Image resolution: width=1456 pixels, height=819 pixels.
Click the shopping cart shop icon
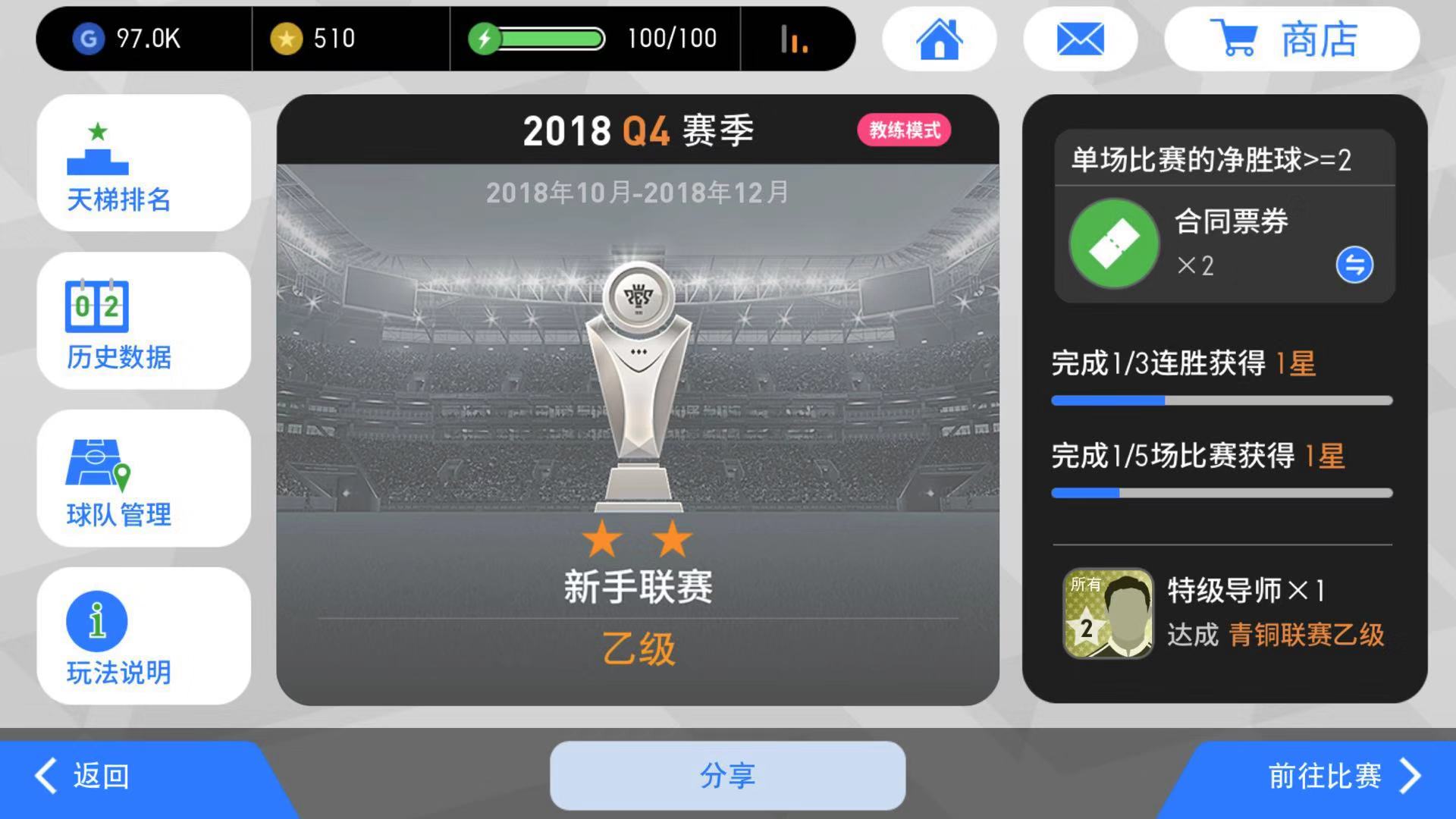click(x=1235, y=39)
